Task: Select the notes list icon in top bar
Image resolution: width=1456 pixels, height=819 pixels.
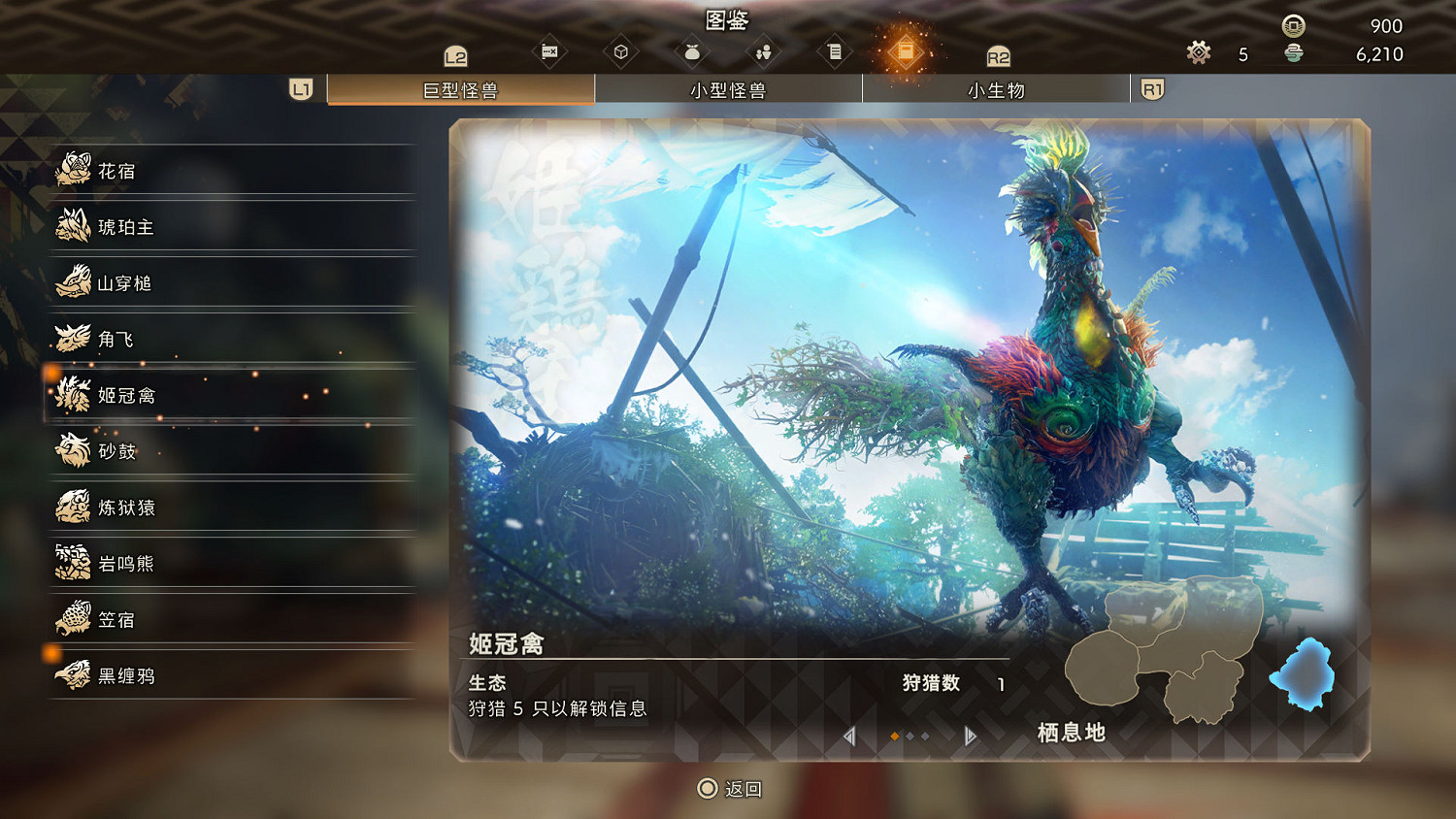Action: (835, 50)
